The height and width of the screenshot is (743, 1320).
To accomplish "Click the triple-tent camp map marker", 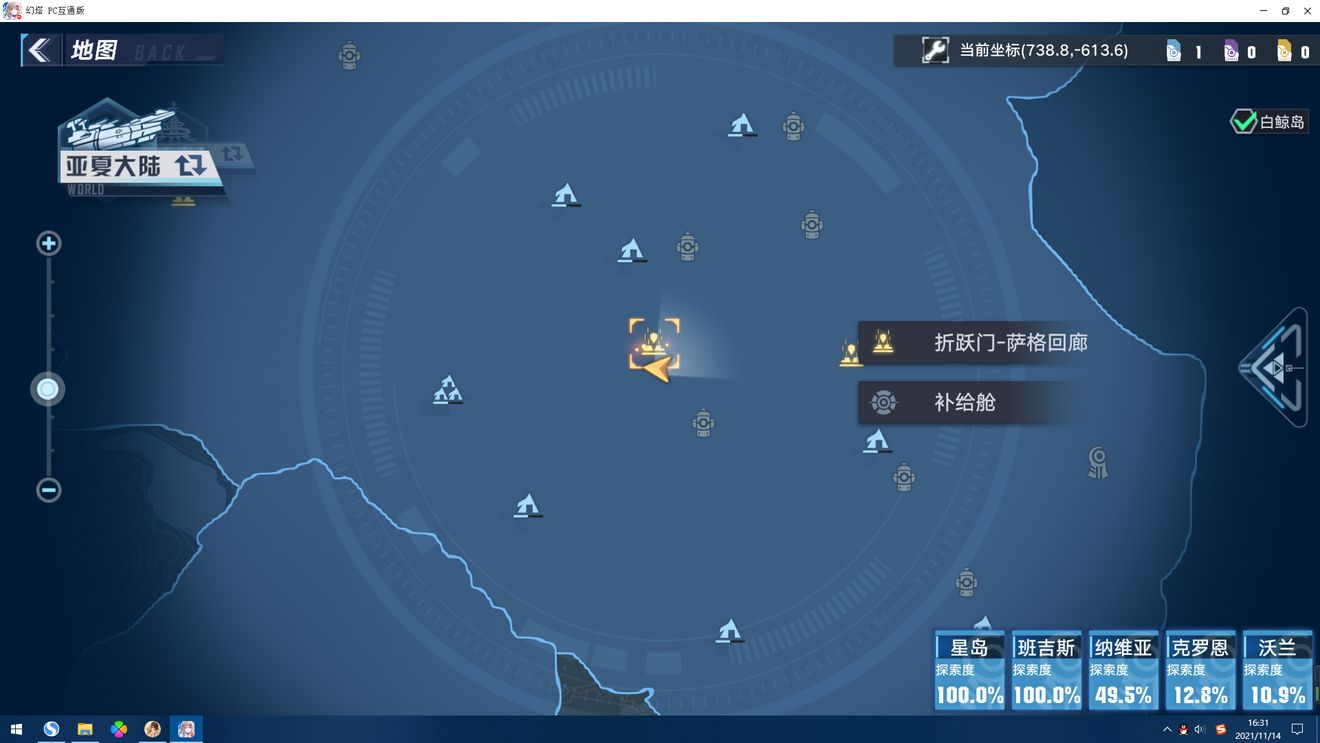I will coord(447,390).
